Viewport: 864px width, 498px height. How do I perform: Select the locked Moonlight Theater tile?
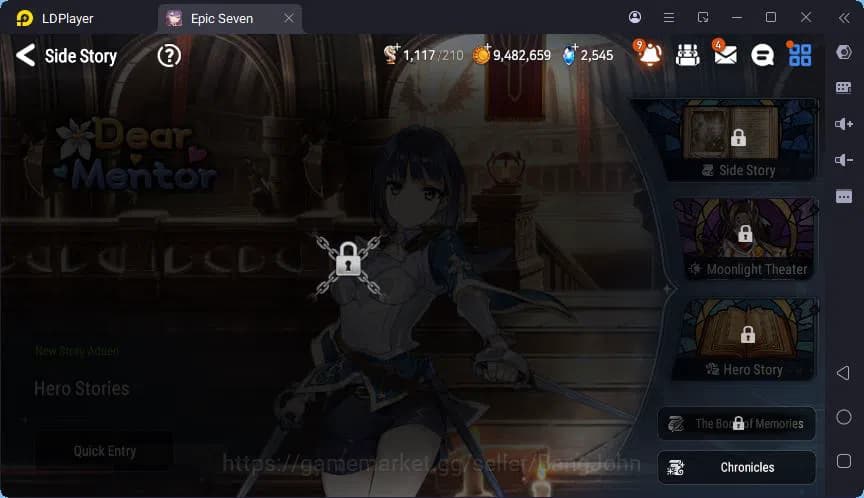[745, 238]
